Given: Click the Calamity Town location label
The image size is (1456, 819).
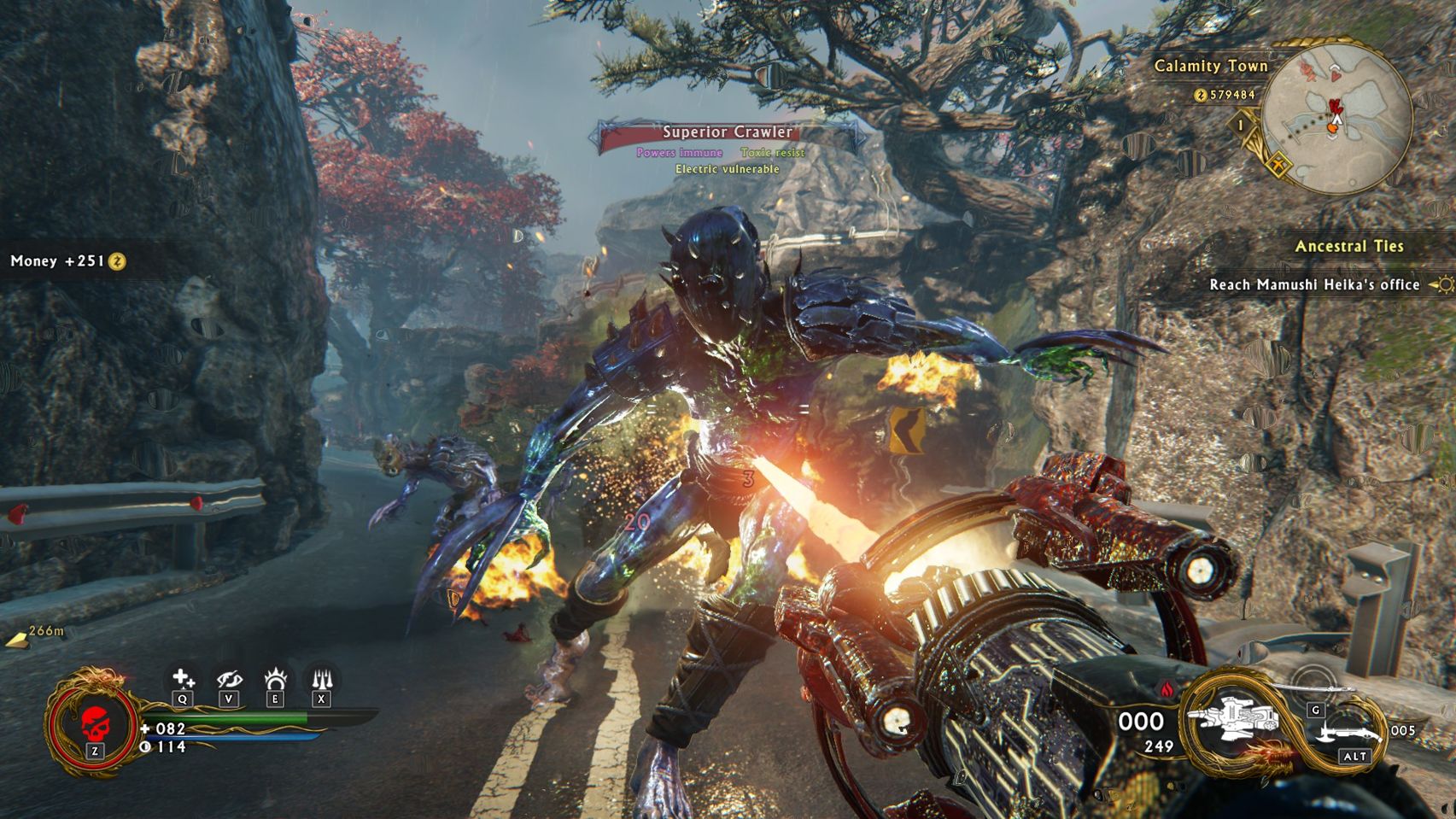Looking at the screenshot, I should click(1210, 66).
